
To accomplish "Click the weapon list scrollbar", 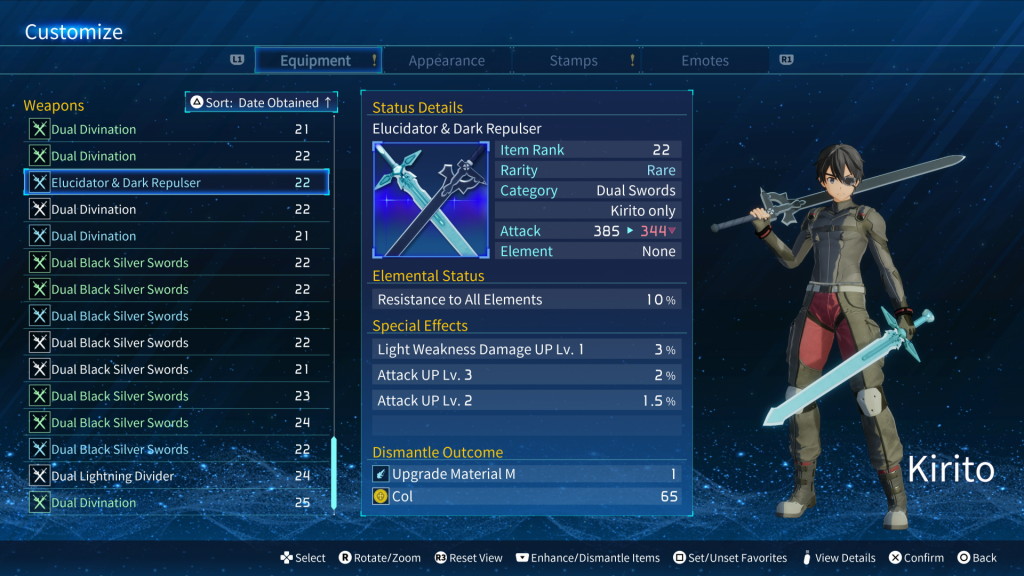I will (x=334, y=473).
